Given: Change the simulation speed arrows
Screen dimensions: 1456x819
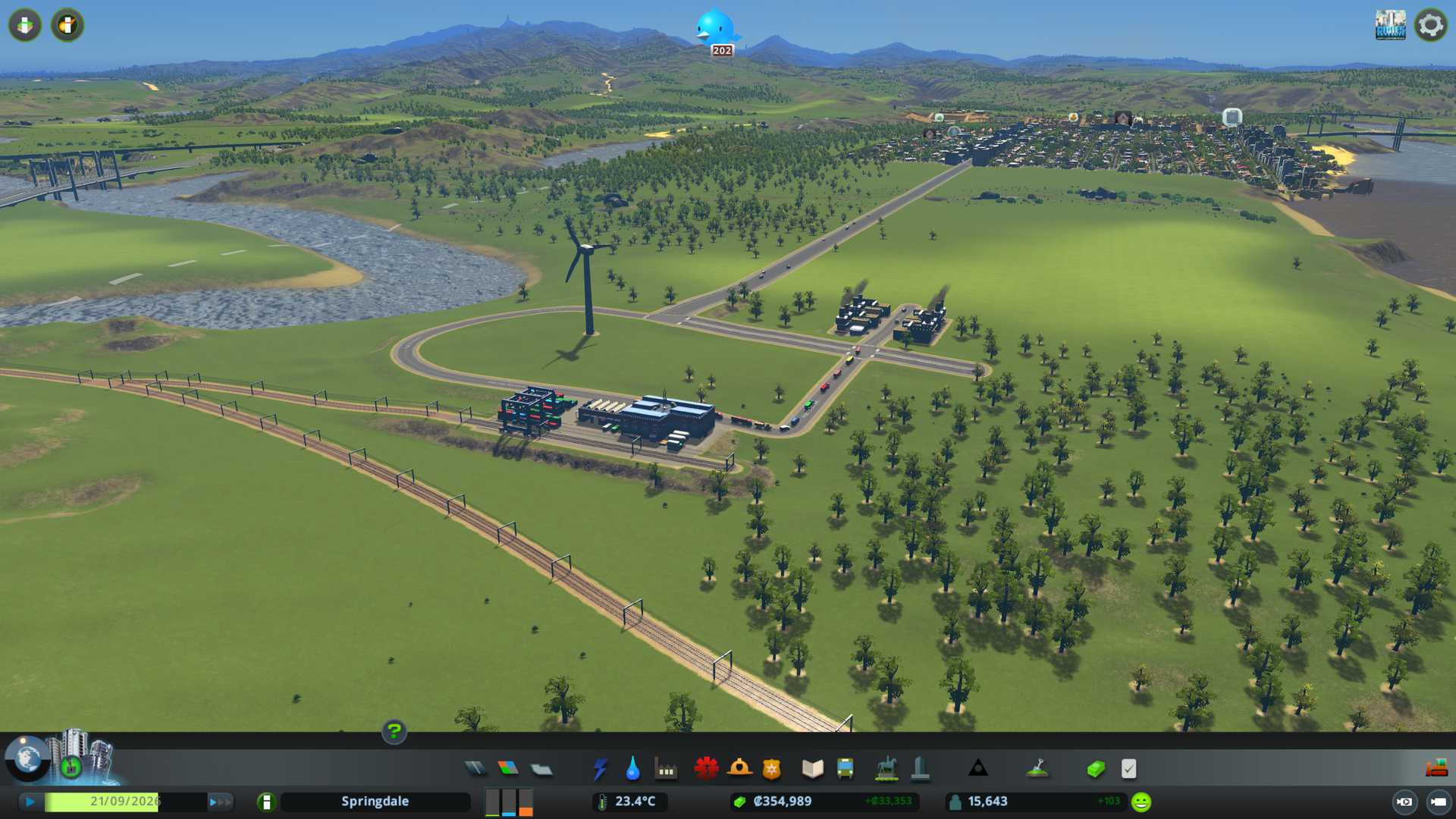Looking at the screenshot, I should (x=220, y=802).
